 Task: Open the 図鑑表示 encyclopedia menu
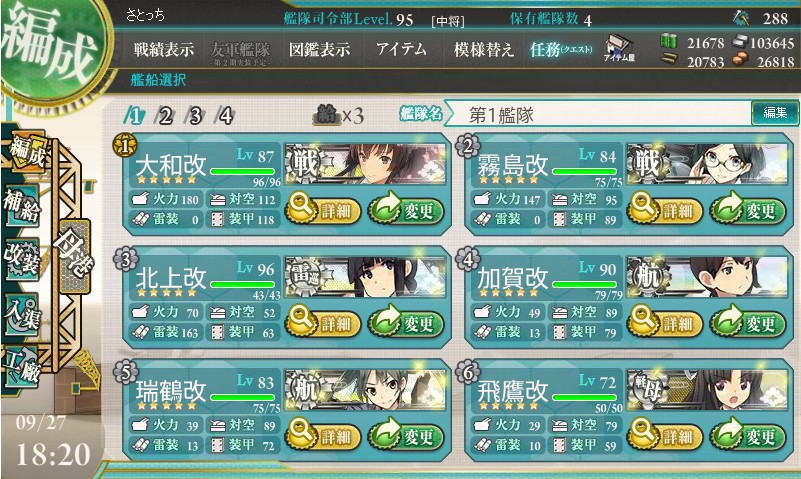(322, 50)
